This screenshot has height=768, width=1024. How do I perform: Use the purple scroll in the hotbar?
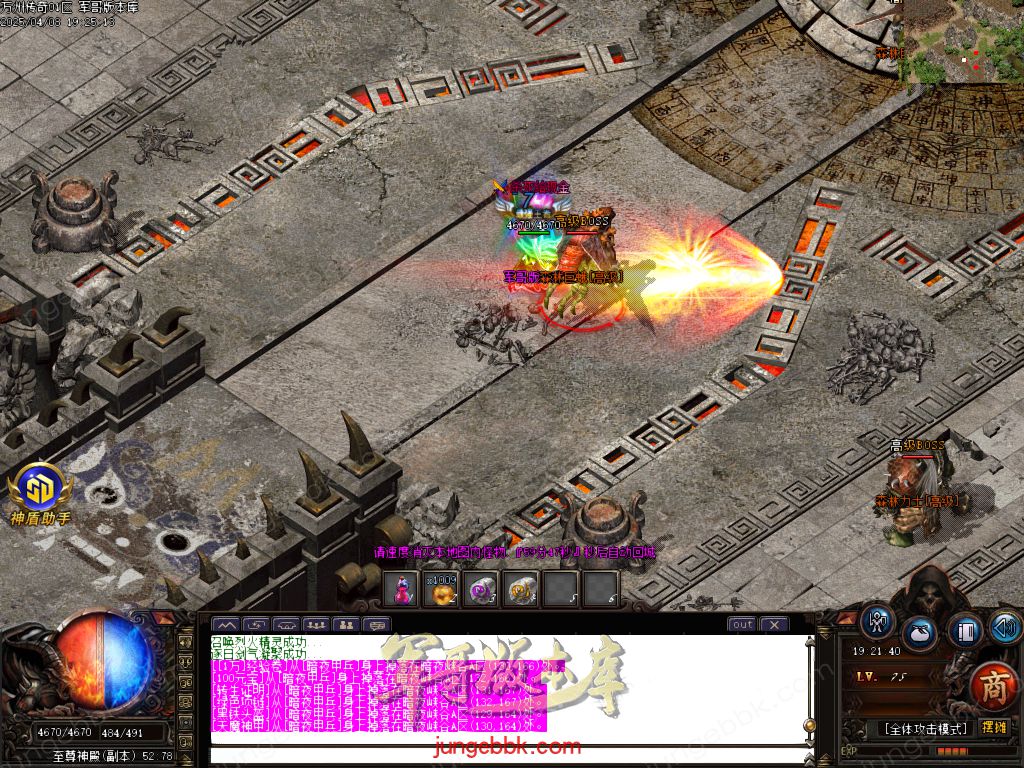point(481,589)
